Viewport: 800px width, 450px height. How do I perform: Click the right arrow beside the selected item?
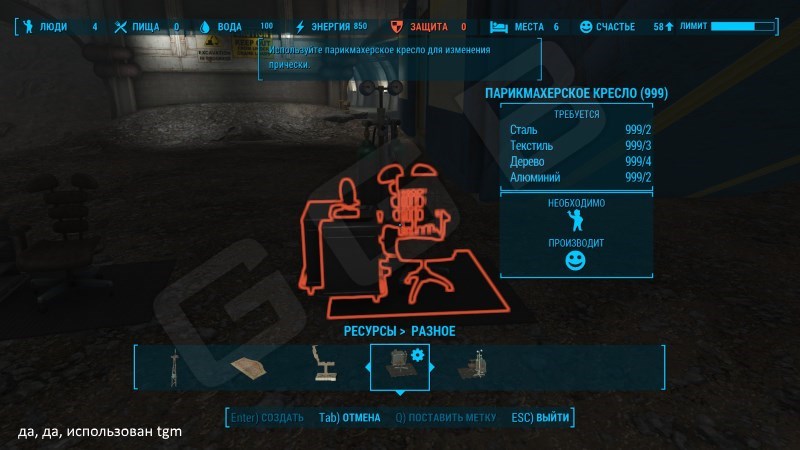(x=433, y=368)
